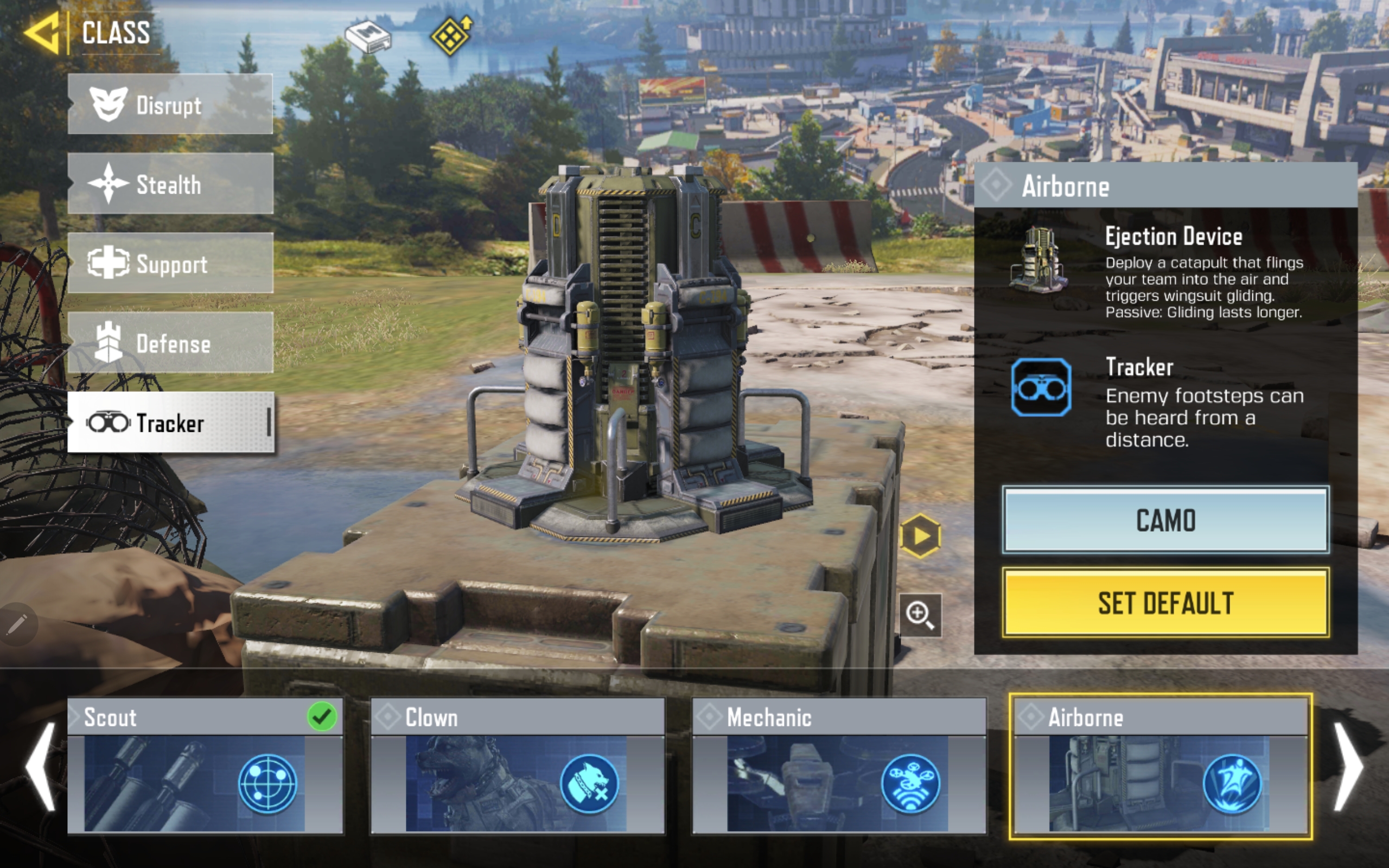The height and width of the screenshot is (868, 1389).
Task: Tap the pencil edit icon
Action: tap(17, 624)
